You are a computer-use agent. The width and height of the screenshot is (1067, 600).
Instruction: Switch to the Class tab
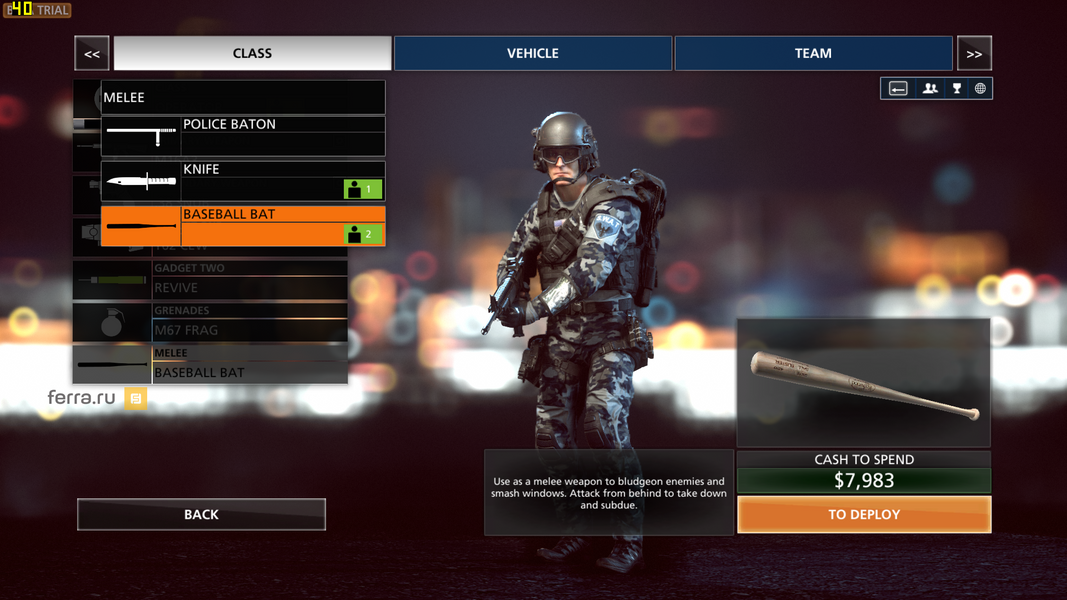coord(252,53)
